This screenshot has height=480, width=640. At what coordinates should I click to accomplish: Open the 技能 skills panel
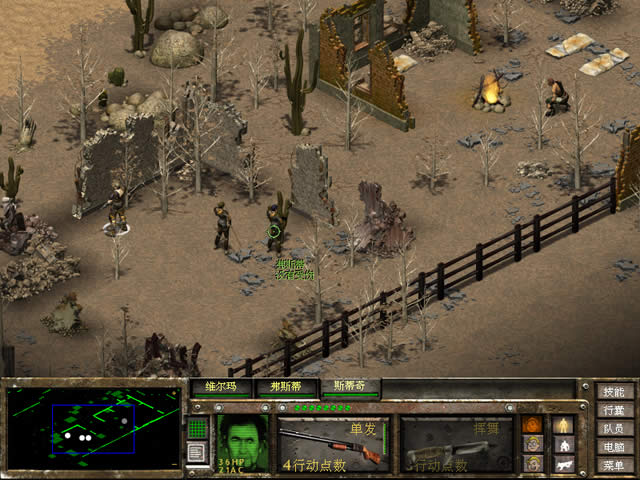tap(614, 392)
